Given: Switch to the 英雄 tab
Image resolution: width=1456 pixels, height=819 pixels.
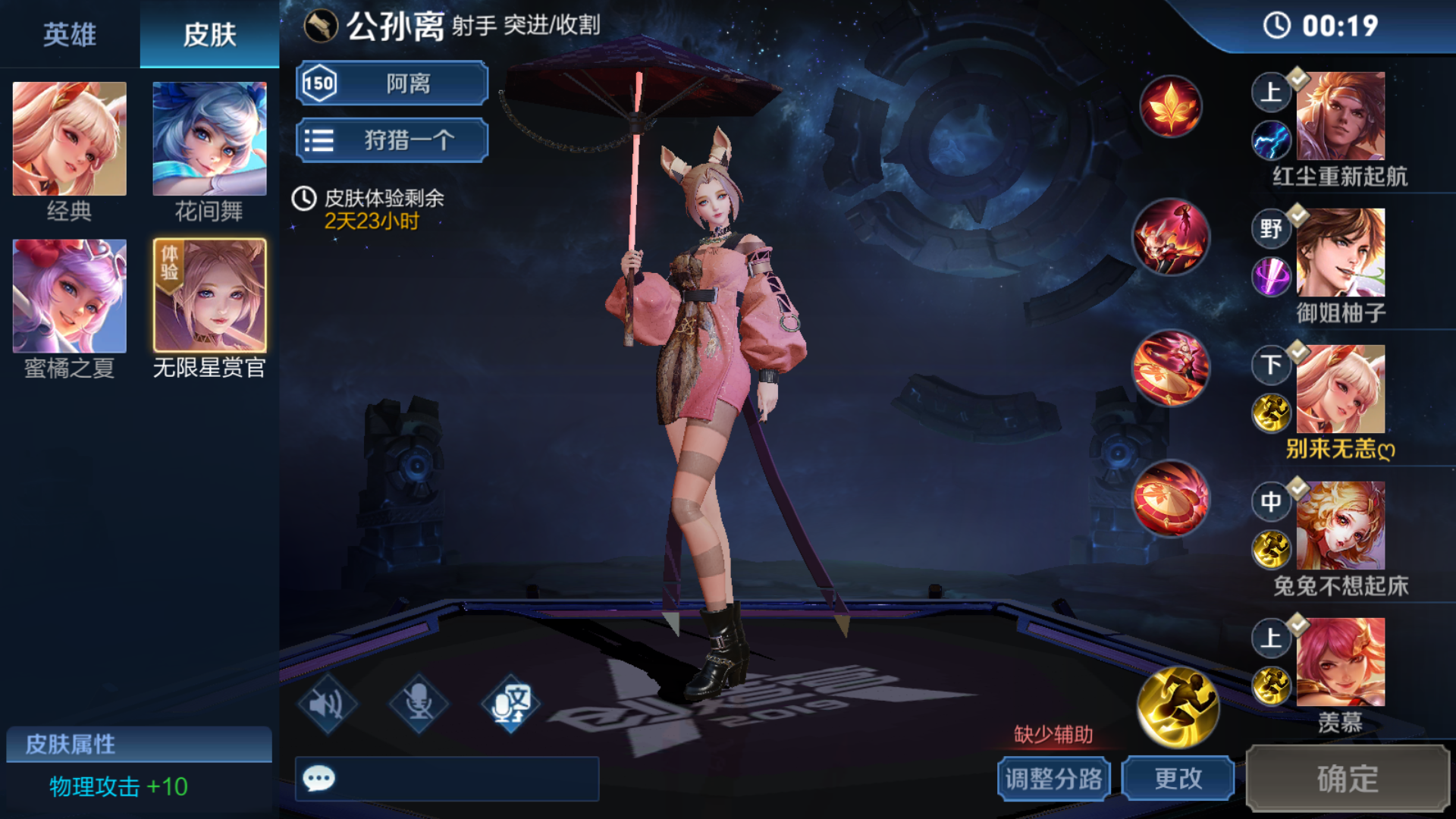Looking at the screenshot, I should coord(69,34).
